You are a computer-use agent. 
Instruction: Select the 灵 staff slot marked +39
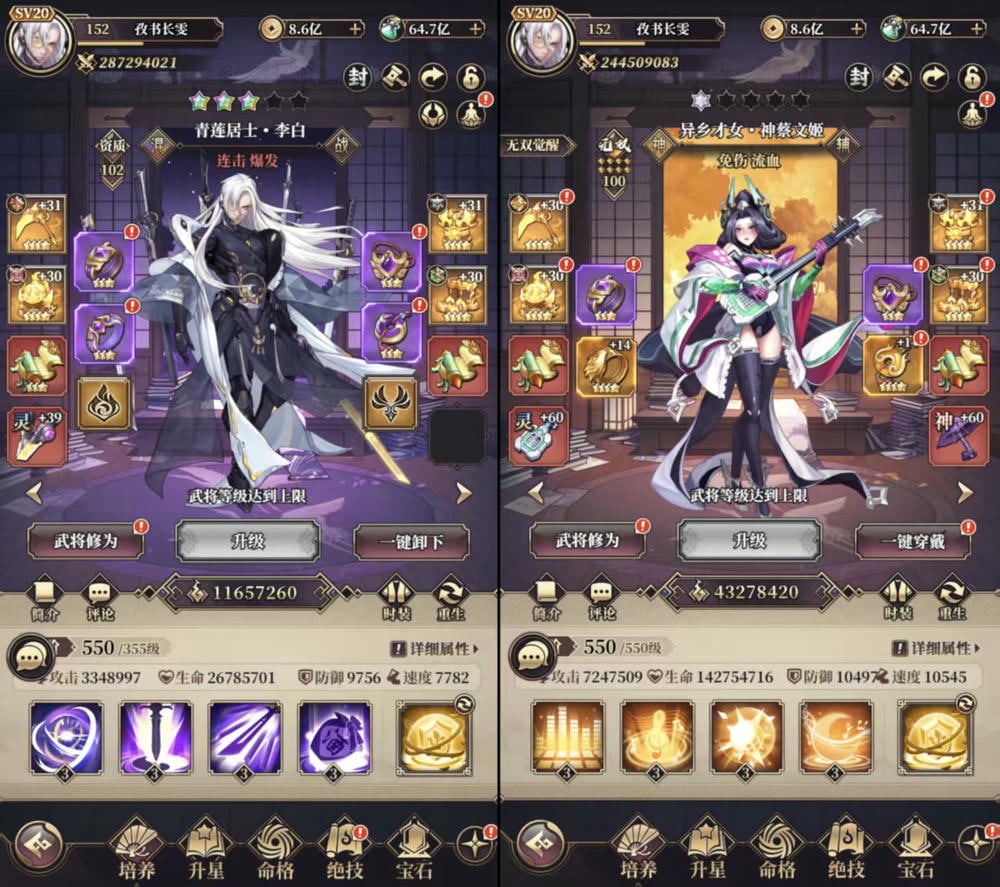coord(37,435)
